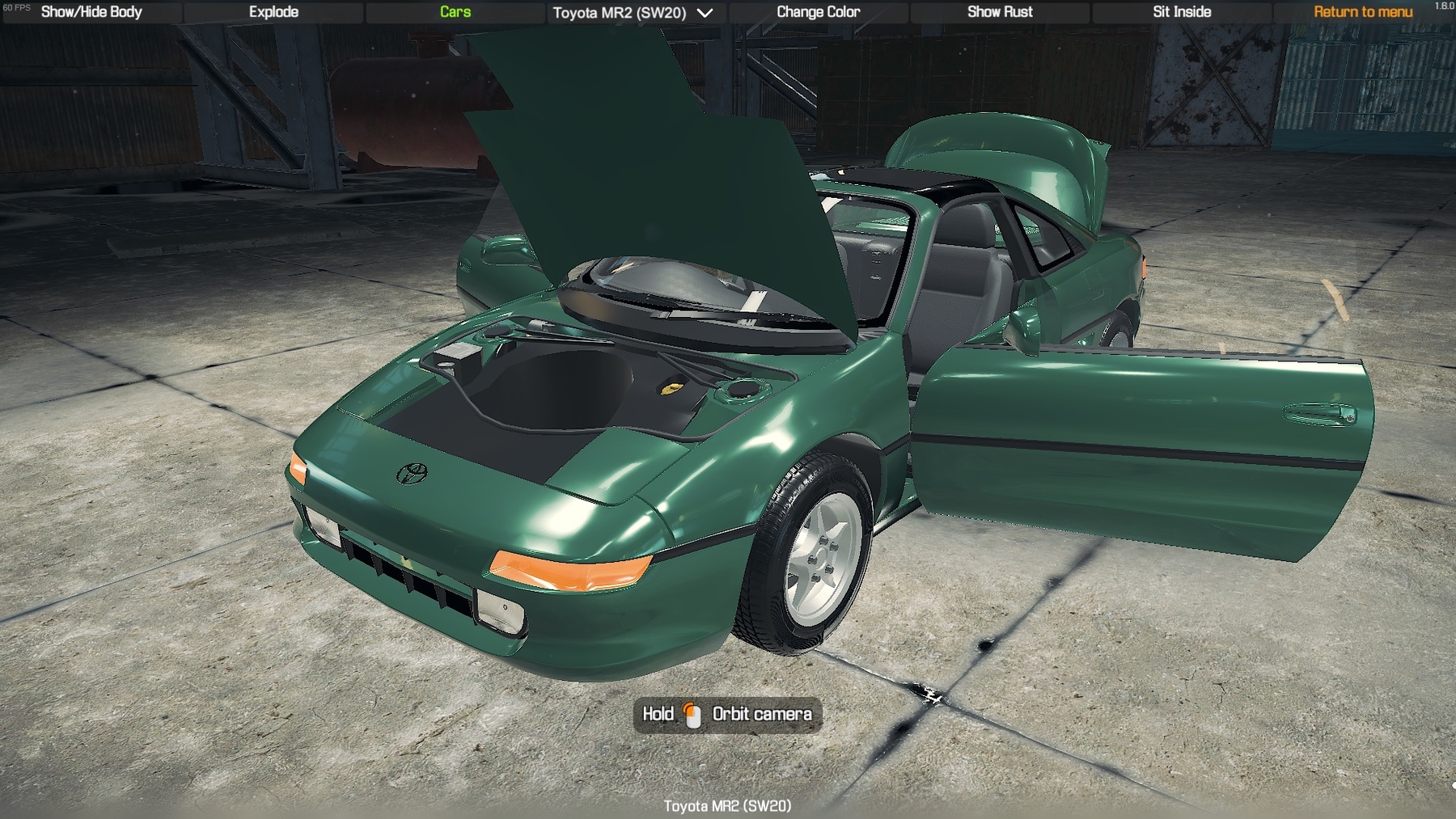Viewport: 1456px width, 819px height.
Task: Toggle Show/Hide Body
Action: [91, 12]
